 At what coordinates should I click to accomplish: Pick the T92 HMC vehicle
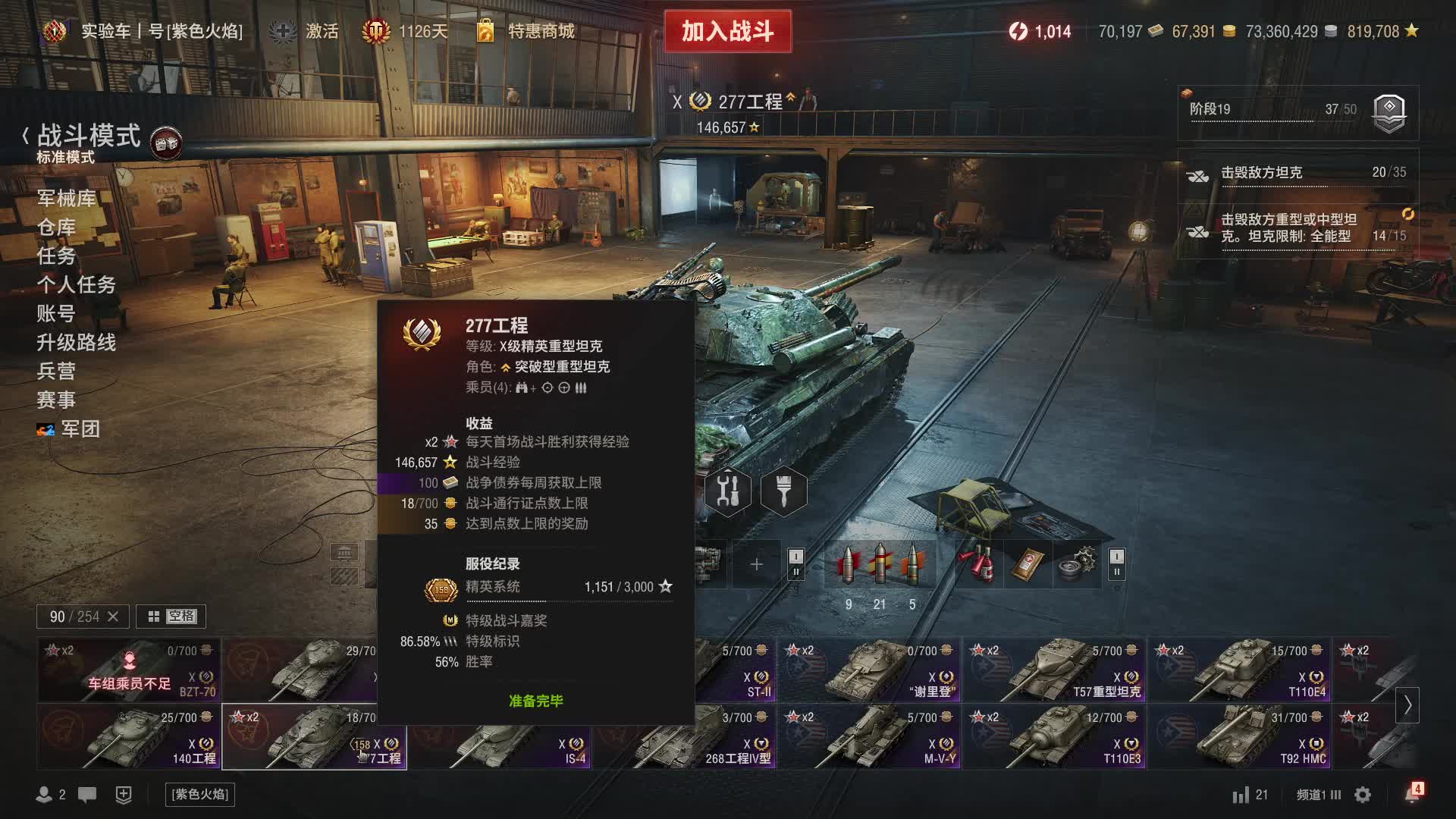[1239, 737]
